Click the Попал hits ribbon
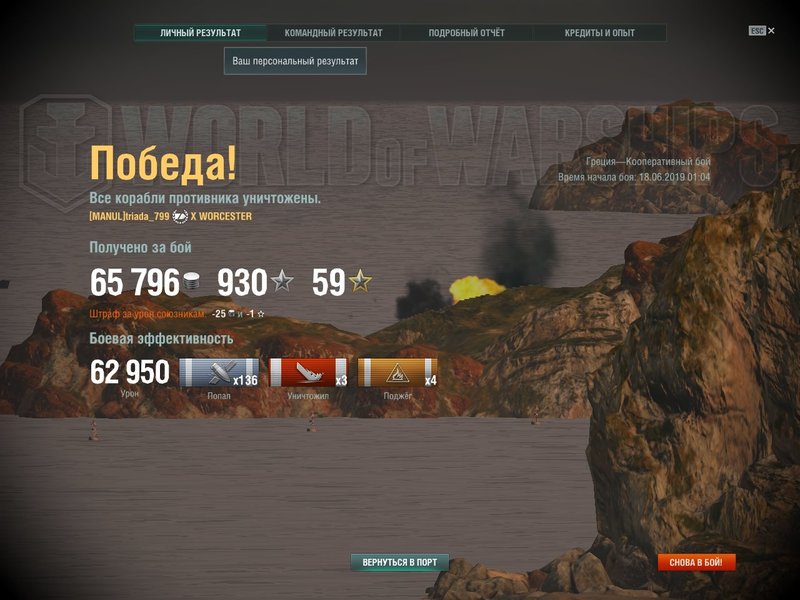 [x=219, y=373]
